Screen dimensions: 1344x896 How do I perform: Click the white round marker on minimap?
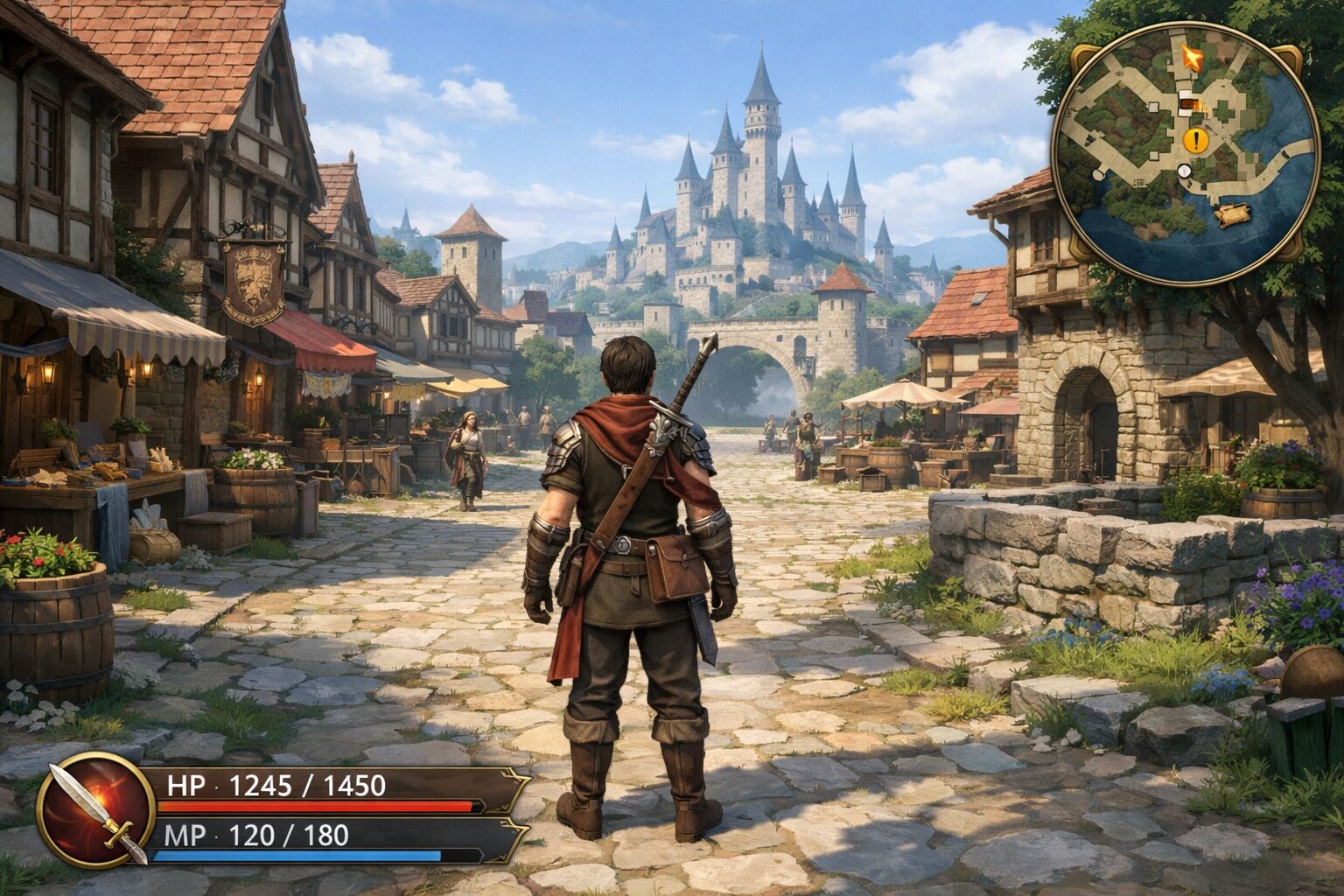click(x=1185, y=171)
